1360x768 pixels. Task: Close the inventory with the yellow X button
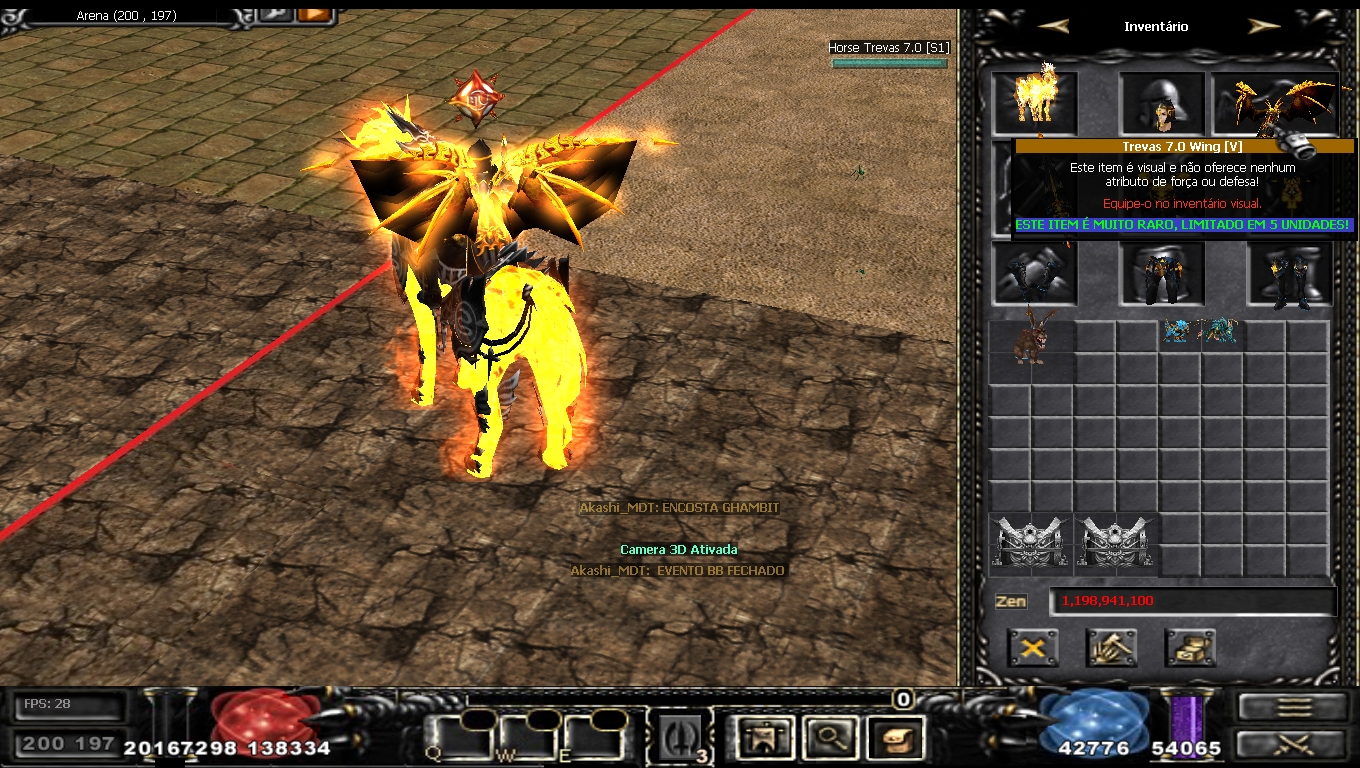point(1033,648)
